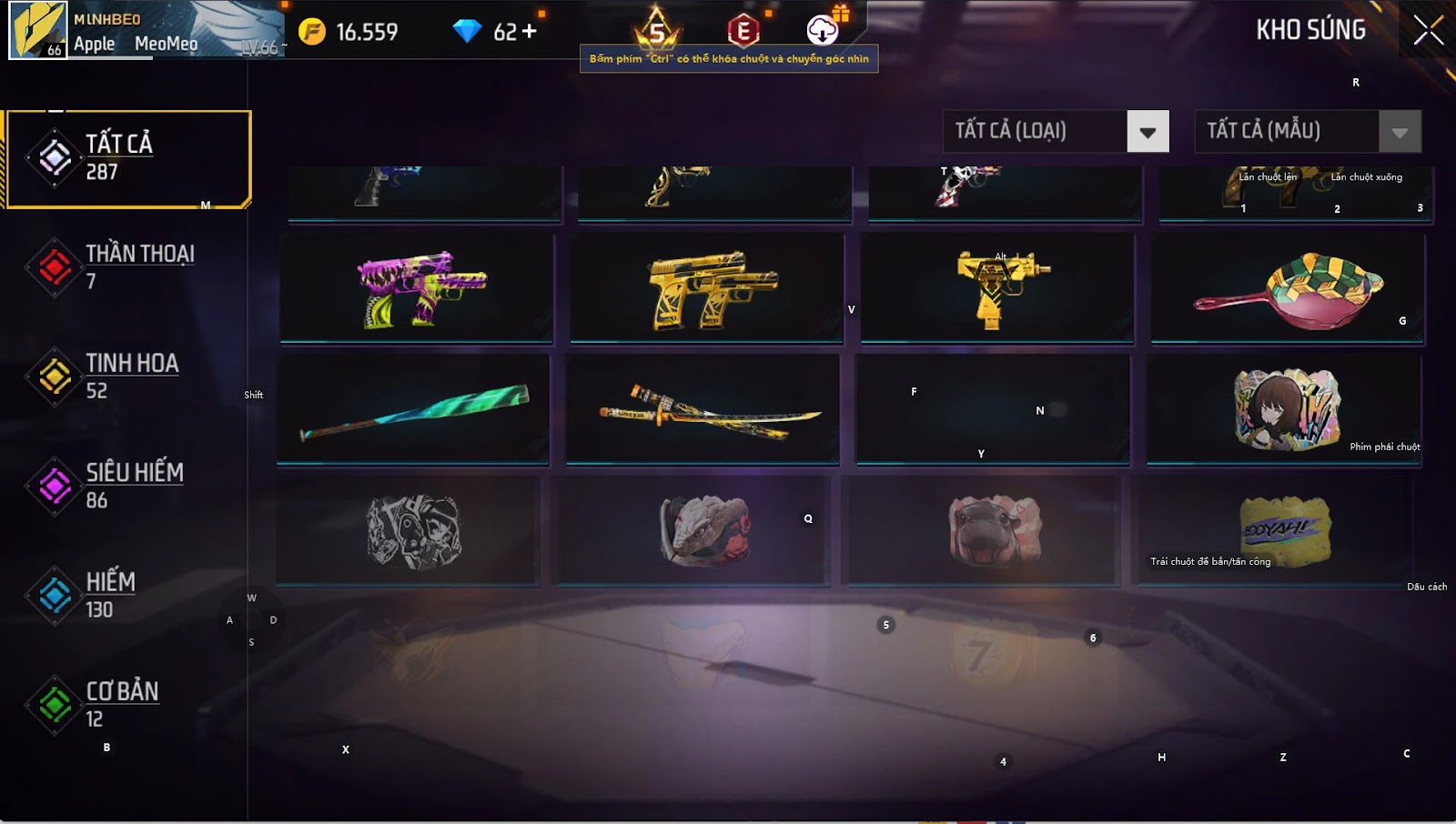
Task: Select the Tất Cả category tab
Action: (x=127, y=158)
